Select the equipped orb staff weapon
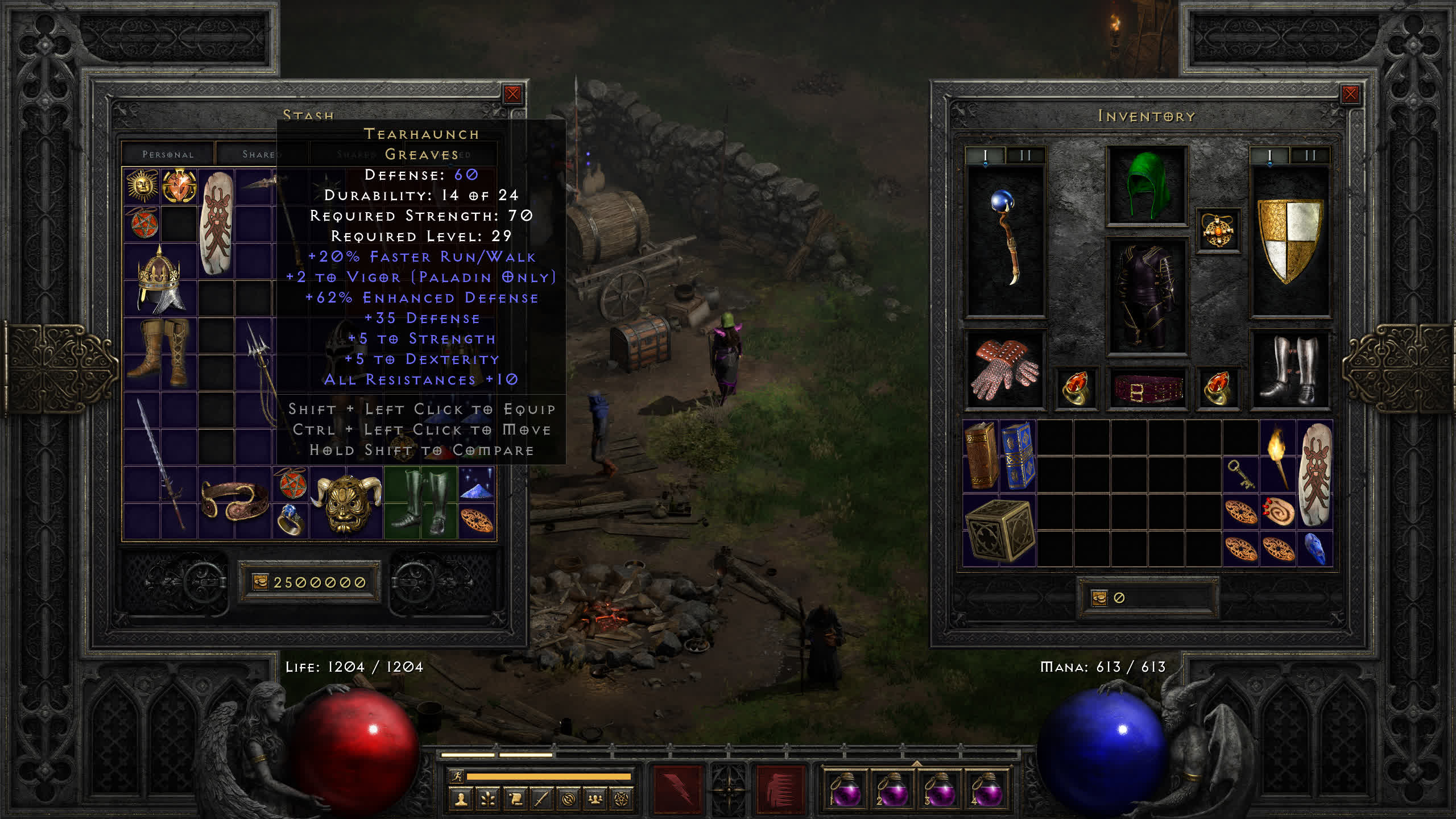Viewport: 1456px width, 819px height. click(1006, 240)
